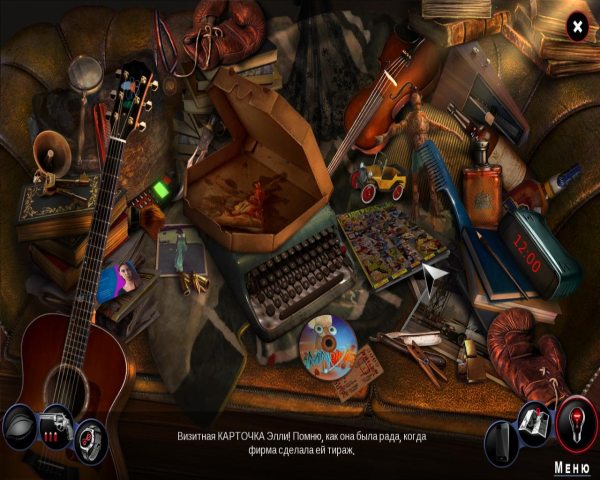
Task: Open the black phone icon
Action: point(501,440)
